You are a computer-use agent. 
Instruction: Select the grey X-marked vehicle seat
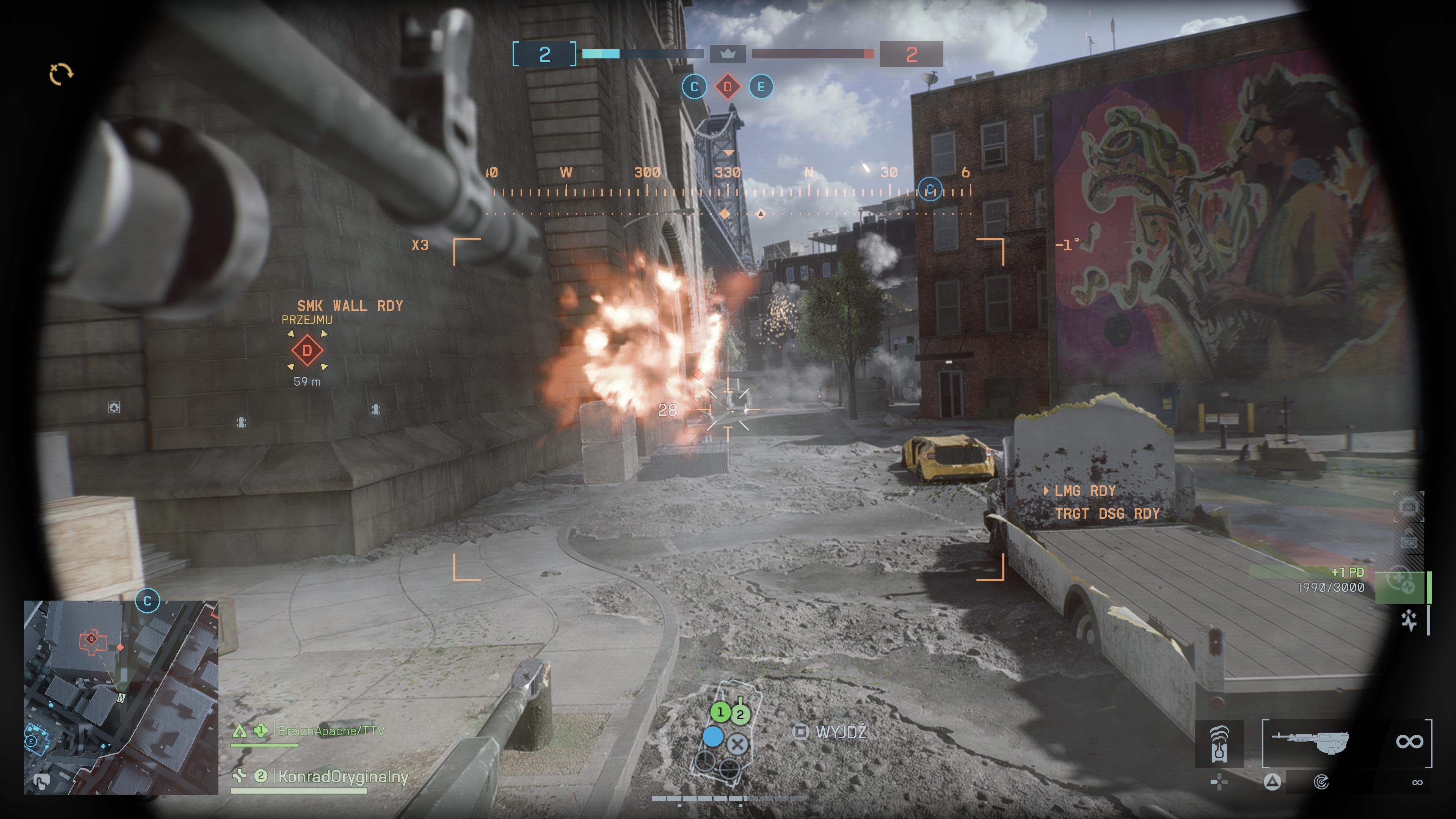[x=737, y=744]
